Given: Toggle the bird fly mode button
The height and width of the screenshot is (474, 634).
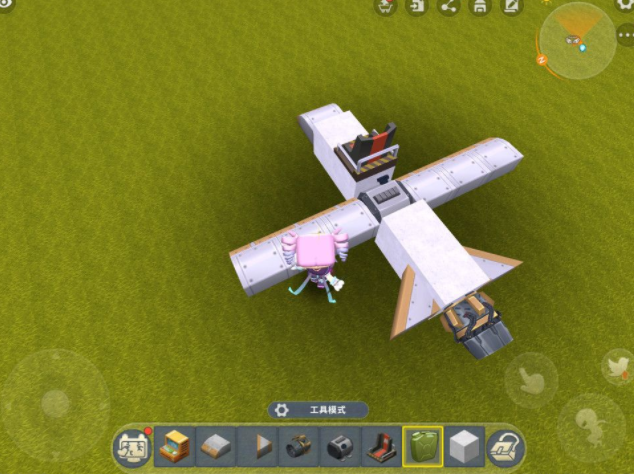Looking at the screenshot, I should click(617, 367).
